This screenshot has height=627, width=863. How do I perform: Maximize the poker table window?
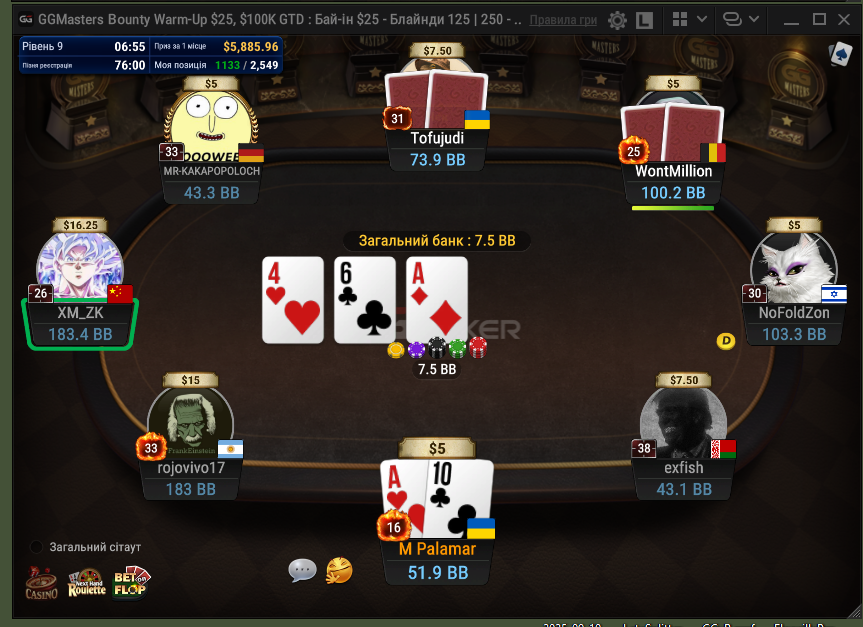820,19
